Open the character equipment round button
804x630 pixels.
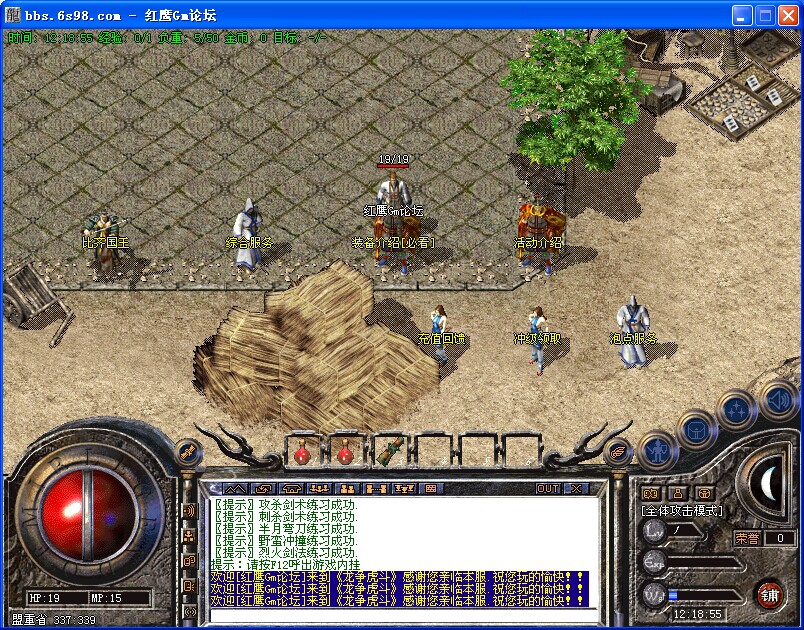[655, 451]
